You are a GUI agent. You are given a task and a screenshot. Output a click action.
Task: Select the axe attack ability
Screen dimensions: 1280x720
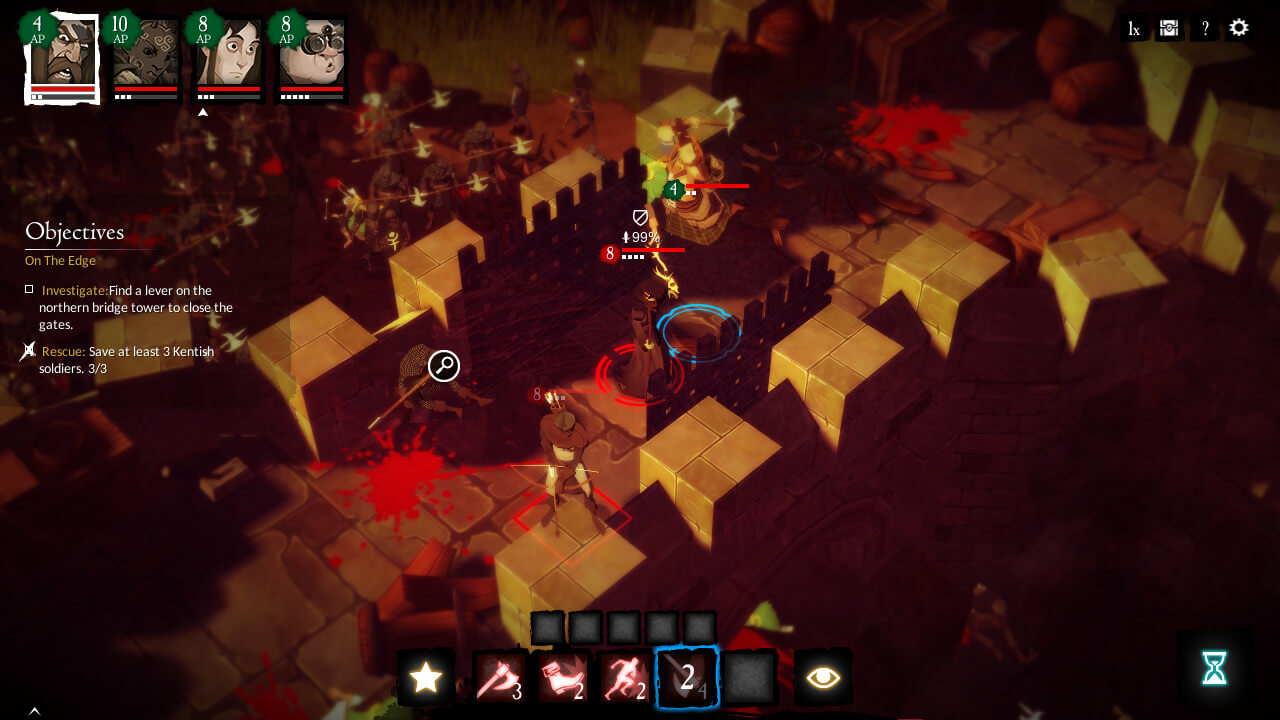coord(500,677)
